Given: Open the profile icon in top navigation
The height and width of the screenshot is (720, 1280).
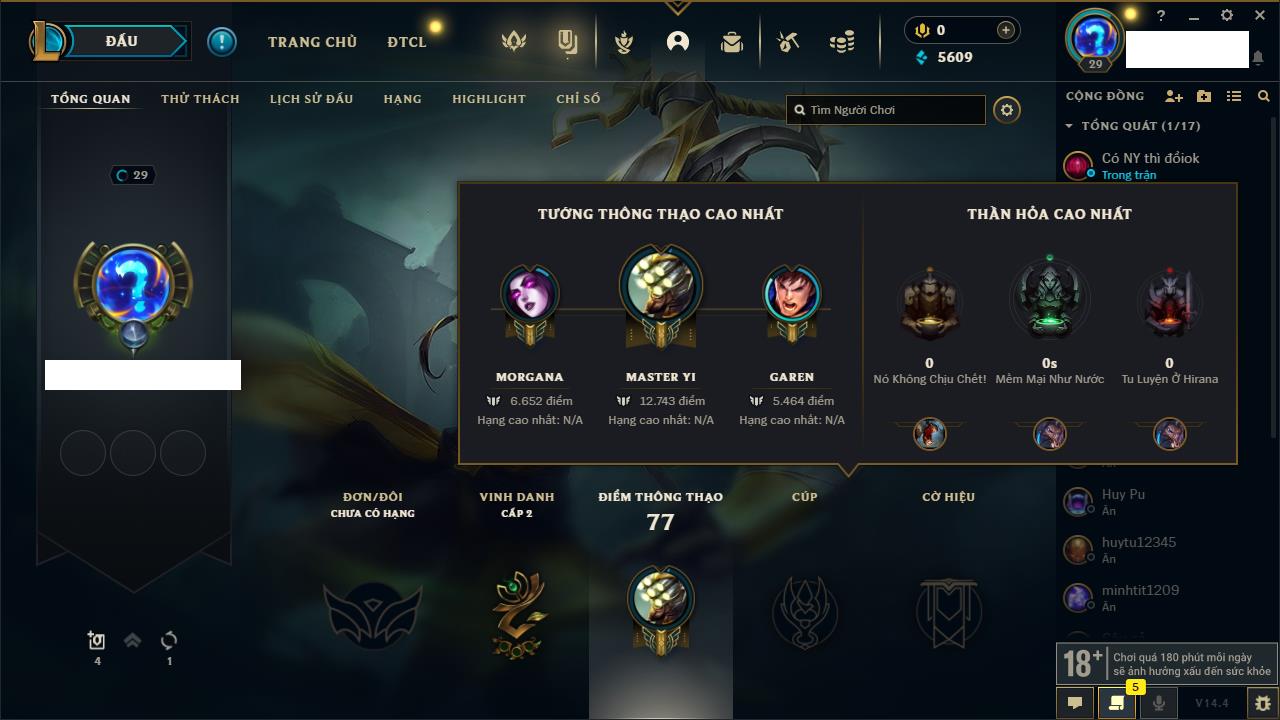Looking at the screenshot, I should click(678, 42).
